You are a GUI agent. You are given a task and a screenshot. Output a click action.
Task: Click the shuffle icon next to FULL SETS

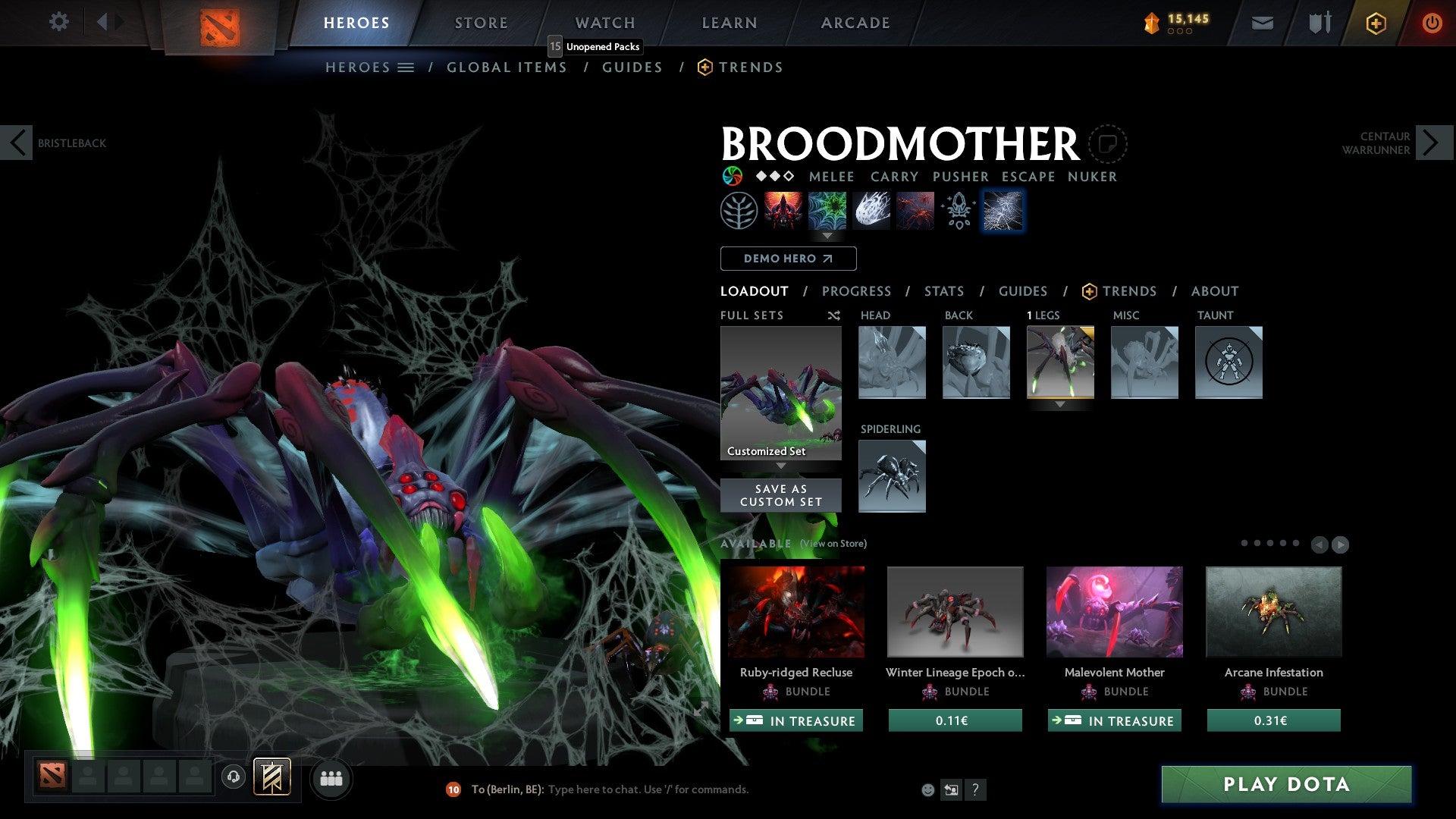click(x=833, y=315)
